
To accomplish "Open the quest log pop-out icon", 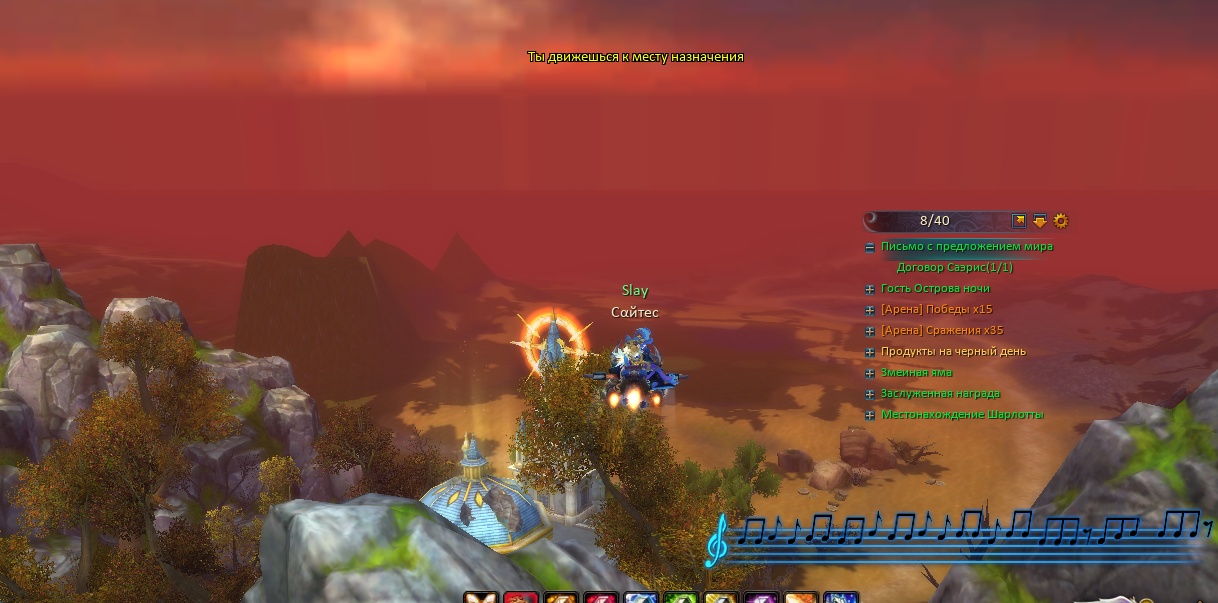I will (1019, 221).
